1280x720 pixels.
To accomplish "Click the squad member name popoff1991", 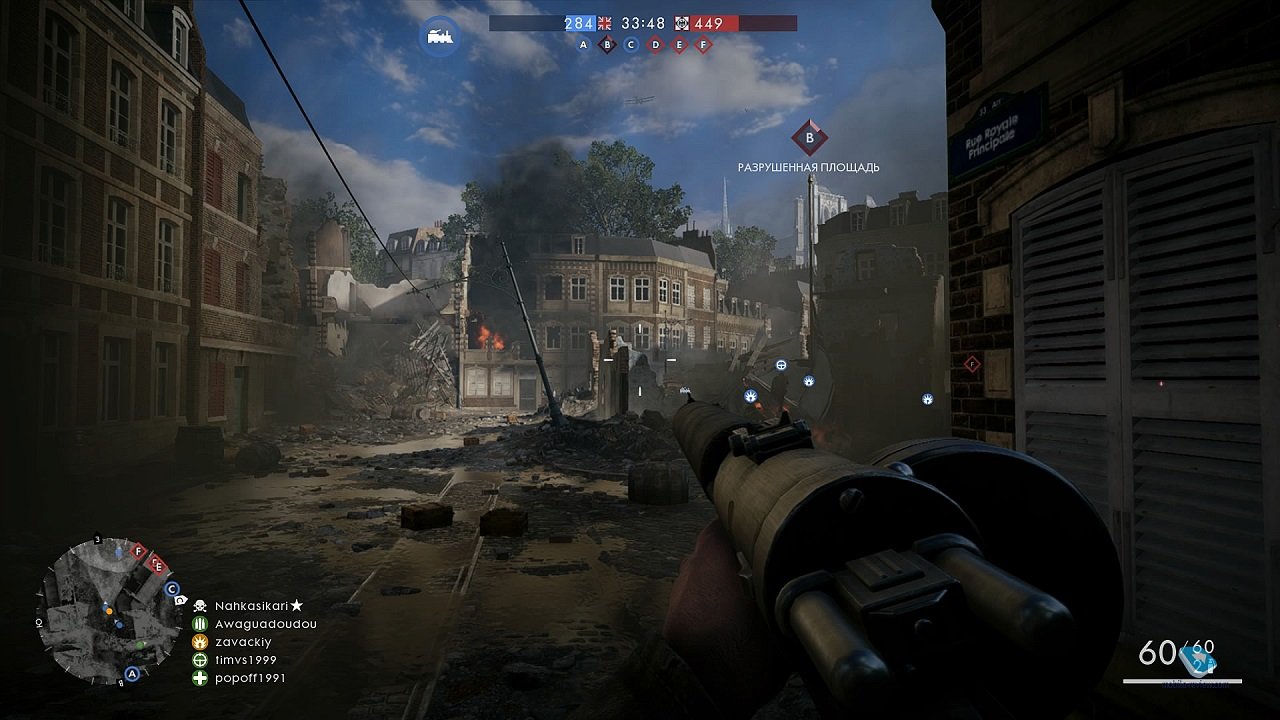I will (252, 677).
